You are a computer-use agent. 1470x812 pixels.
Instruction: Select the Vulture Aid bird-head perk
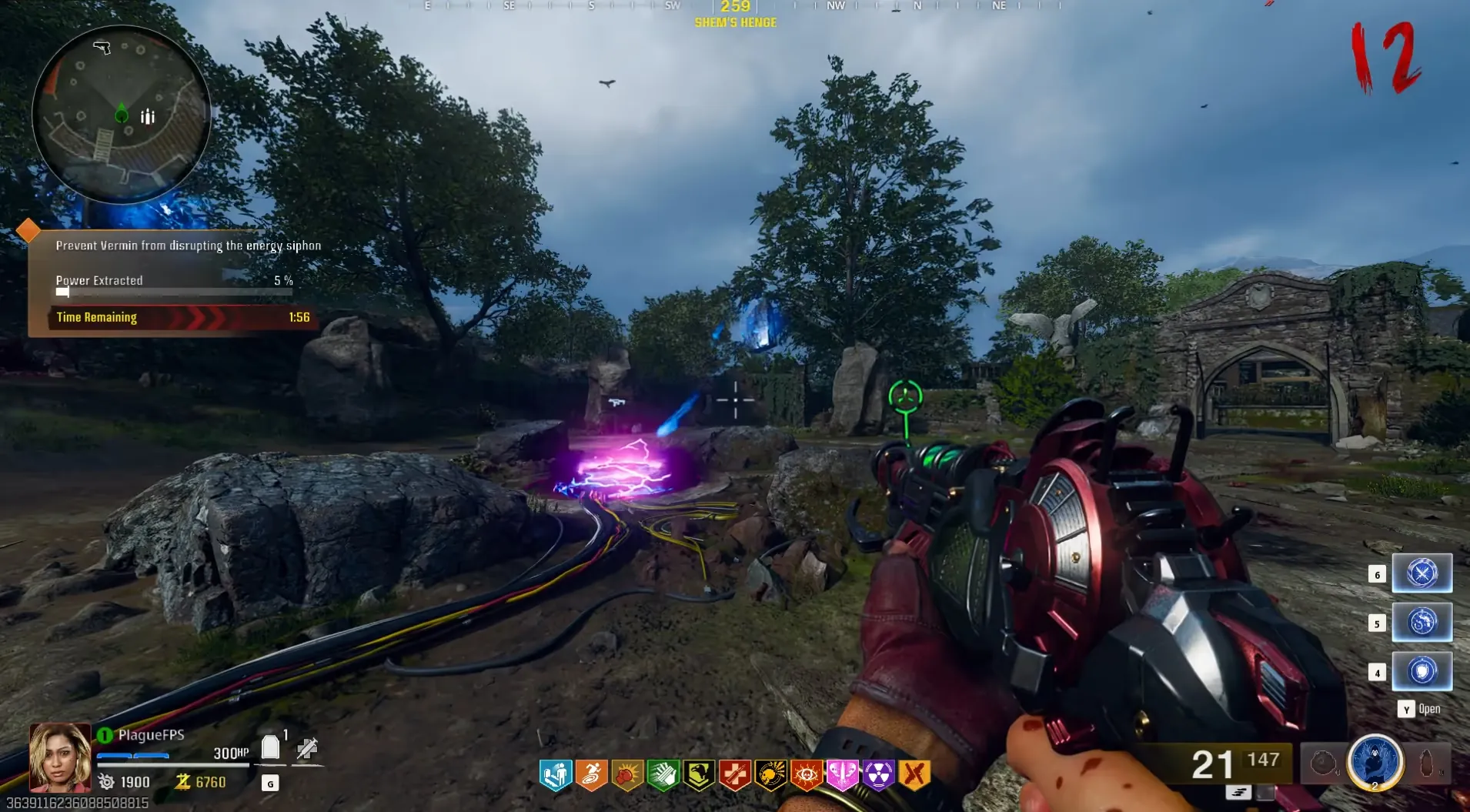(699, 775)
